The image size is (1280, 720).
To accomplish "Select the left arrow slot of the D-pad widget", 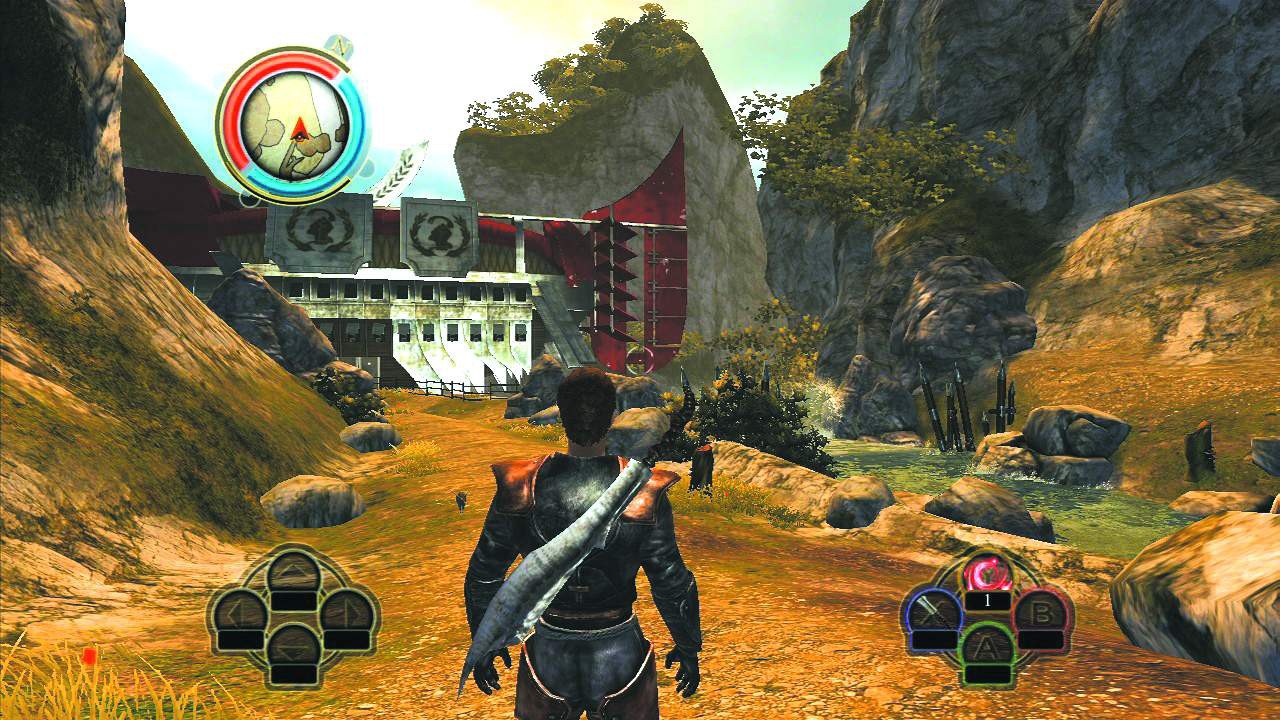I will click(x=237, y=612).
